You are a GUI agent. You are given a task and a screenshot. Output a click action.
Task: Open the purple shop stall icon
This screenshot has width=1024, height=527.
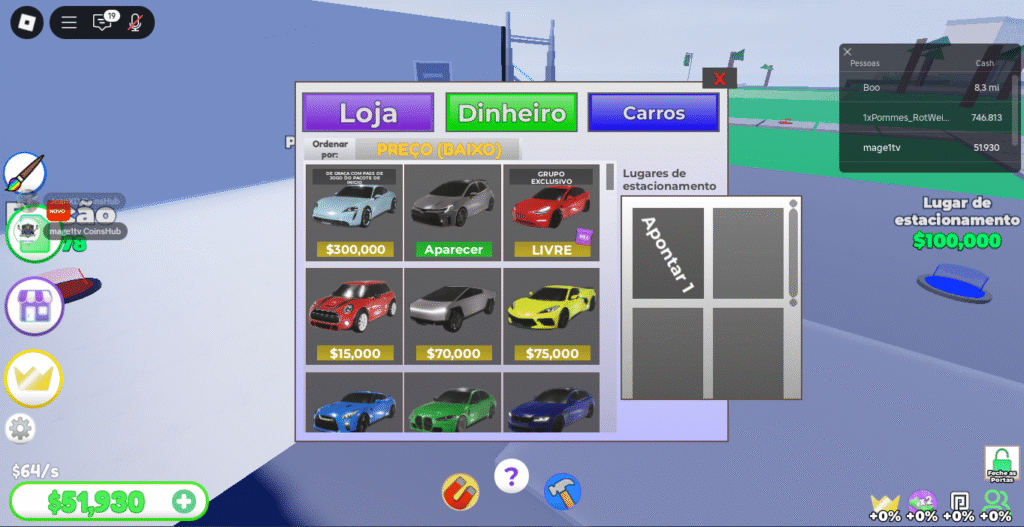click(x=34, y=305)
